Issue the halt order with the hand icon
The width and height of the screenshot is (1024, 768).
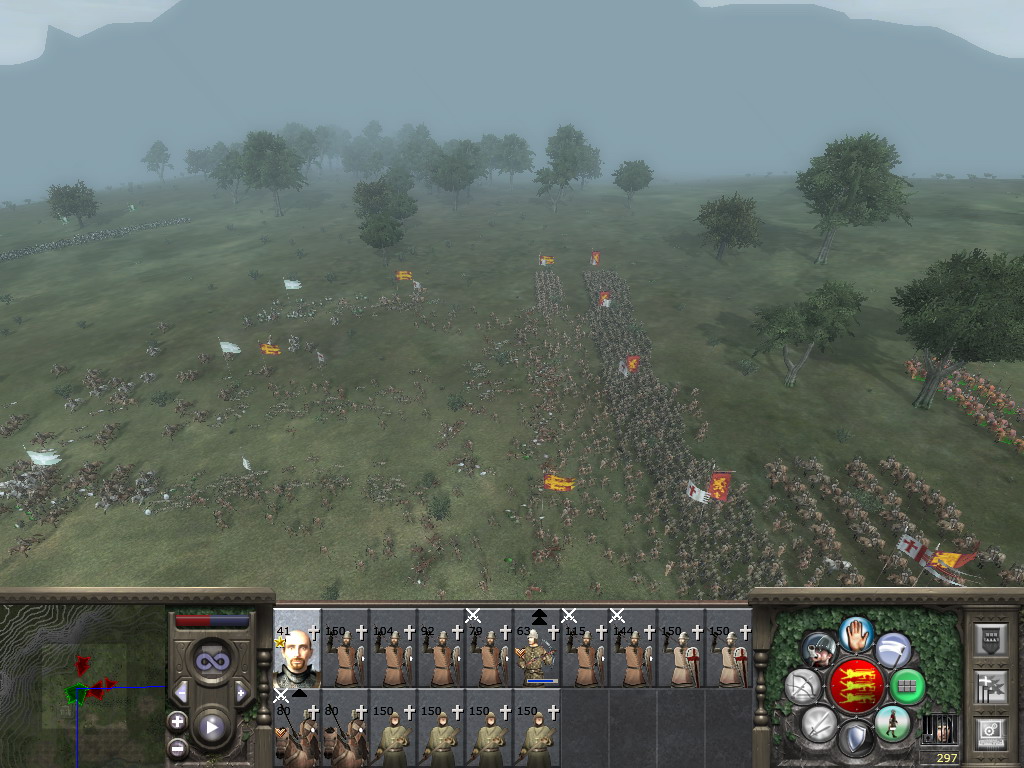[856, 635]
